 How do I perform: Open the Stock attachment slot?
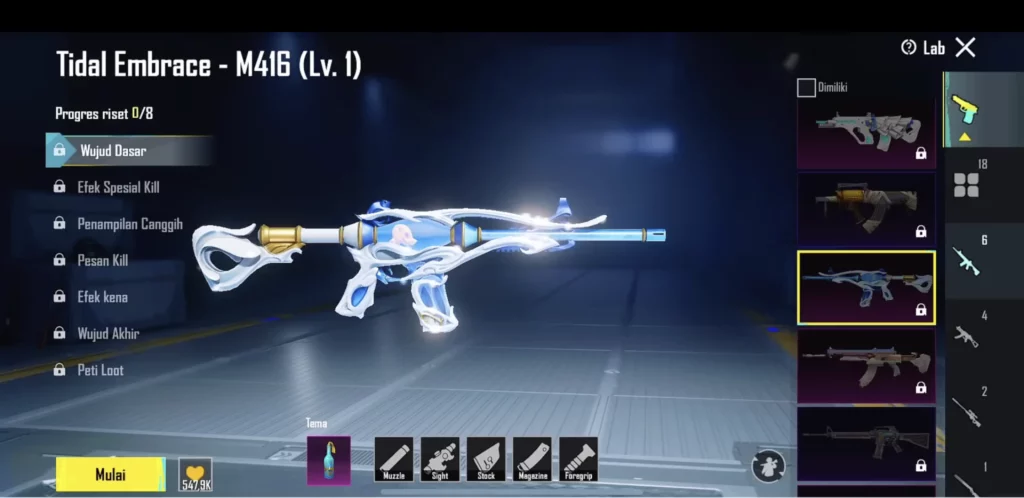486,459
